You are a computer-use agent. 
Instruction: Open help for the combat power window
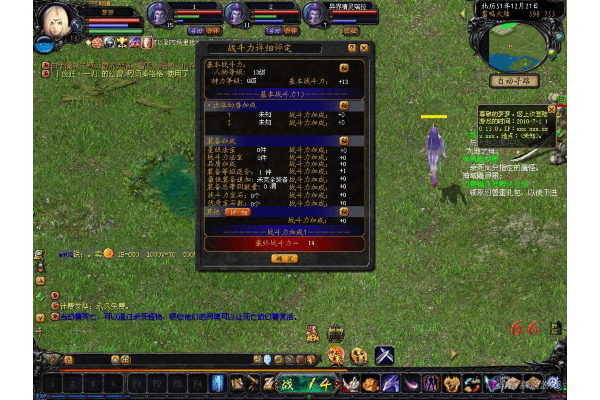point(351,48)
